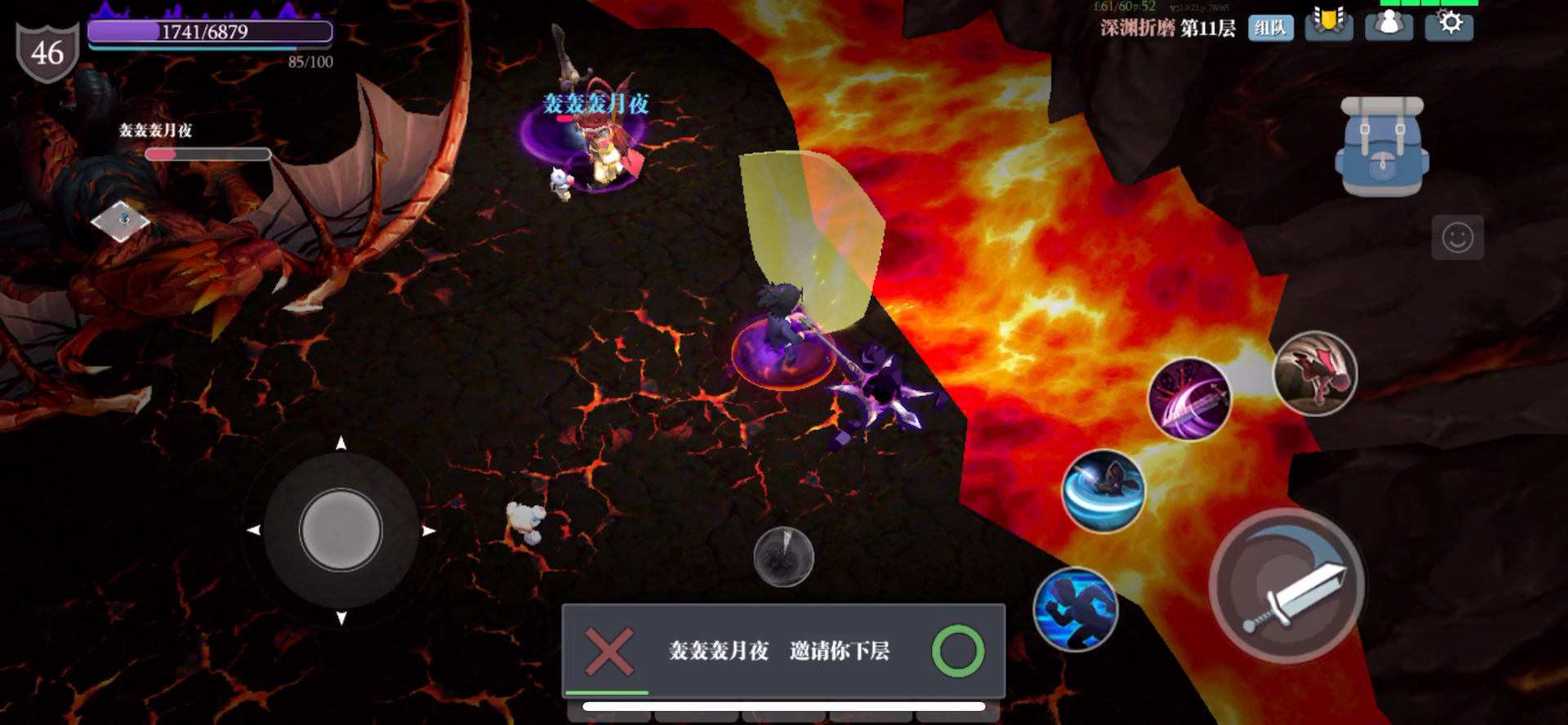Open the achievements medal panel
Image resolution: width=1568 pixels, height=725 pixels.
coord(1329,24)
